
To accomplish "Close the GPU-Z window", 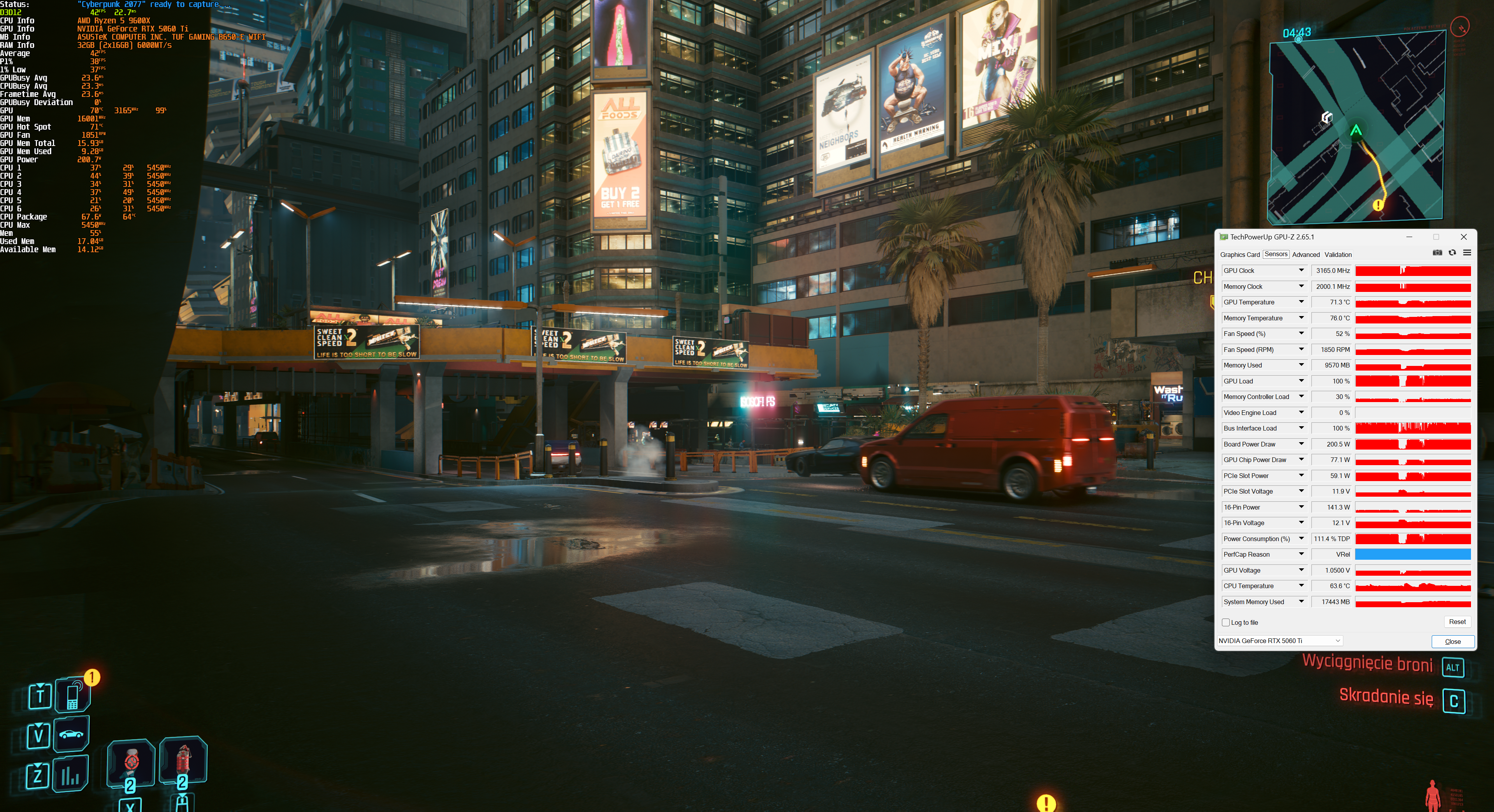I will click(x=1463, y=237).
